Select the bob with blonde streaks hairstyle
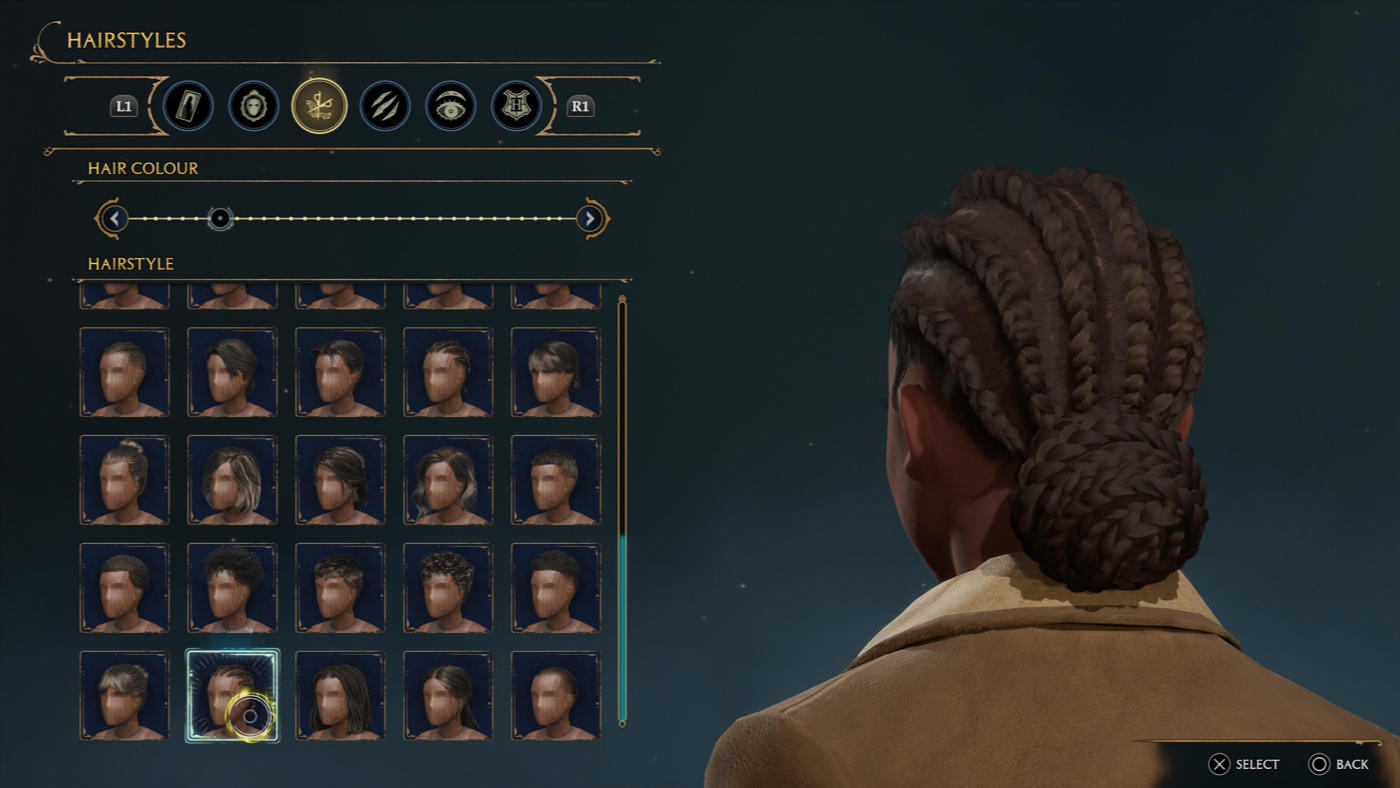Screen dimensions: 1400x788 click(232, 480)
